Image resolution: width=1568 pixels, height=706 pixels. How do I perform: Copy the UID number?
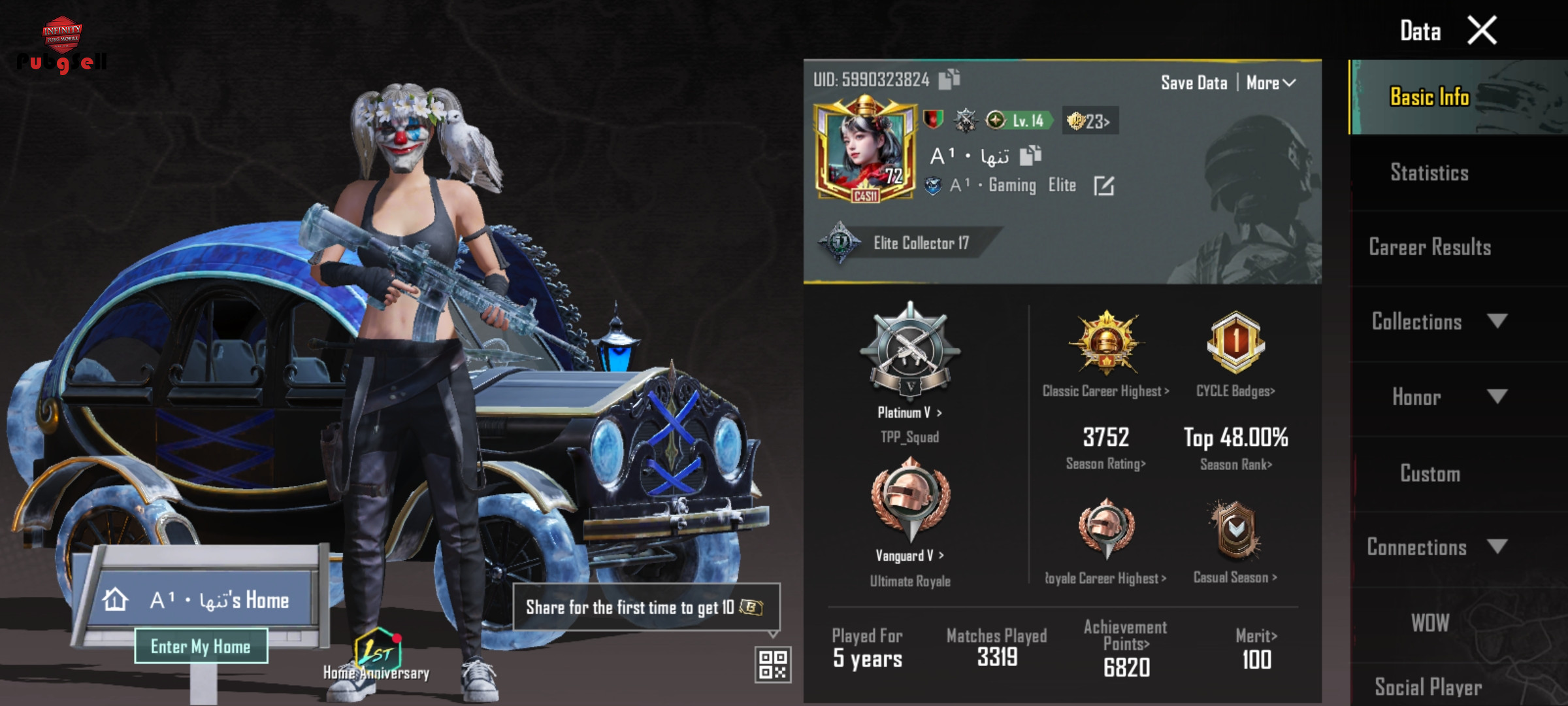click(x=949, y=79)
